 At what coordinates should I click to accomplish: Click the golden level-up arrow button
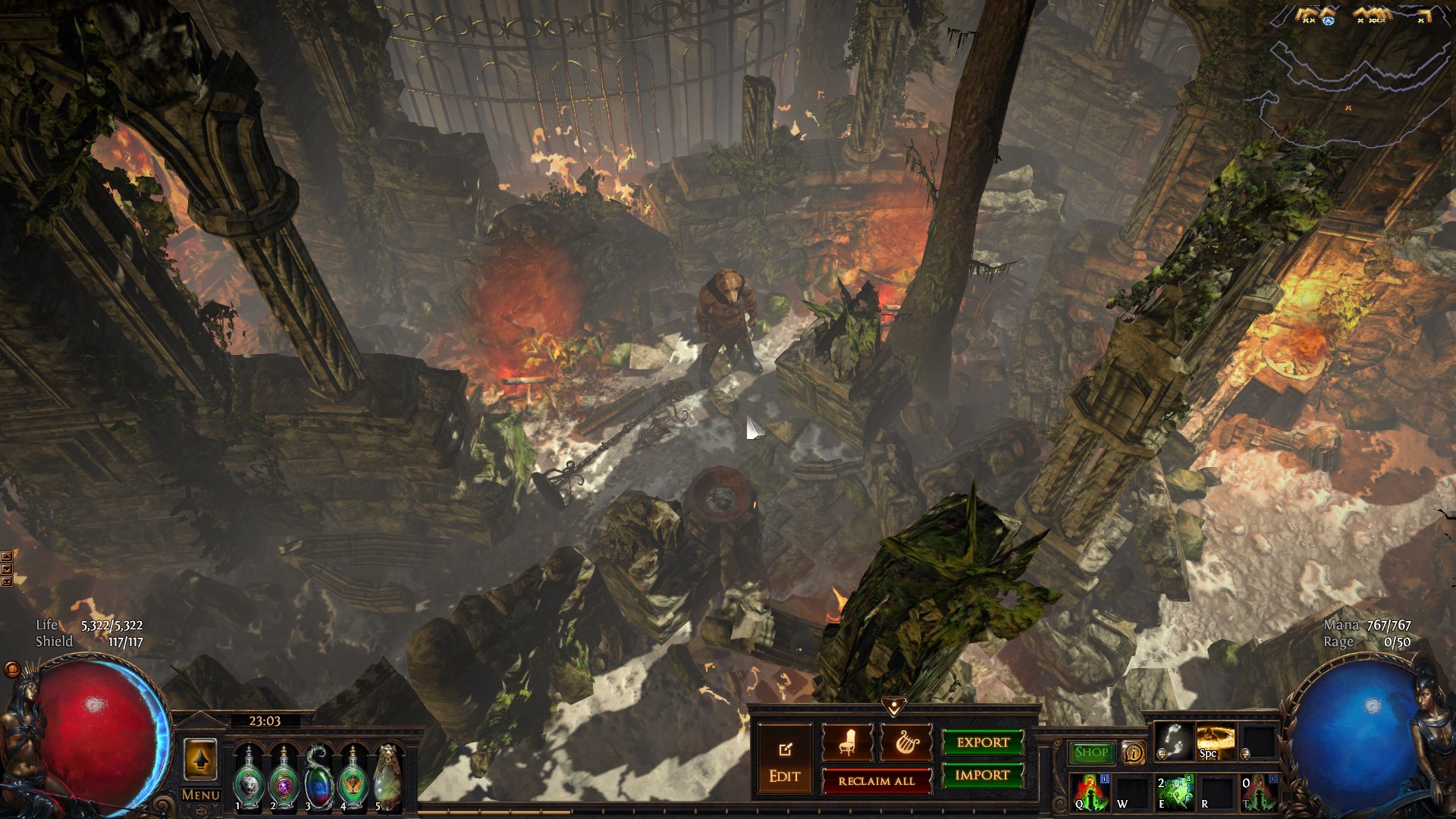[200, 759]
